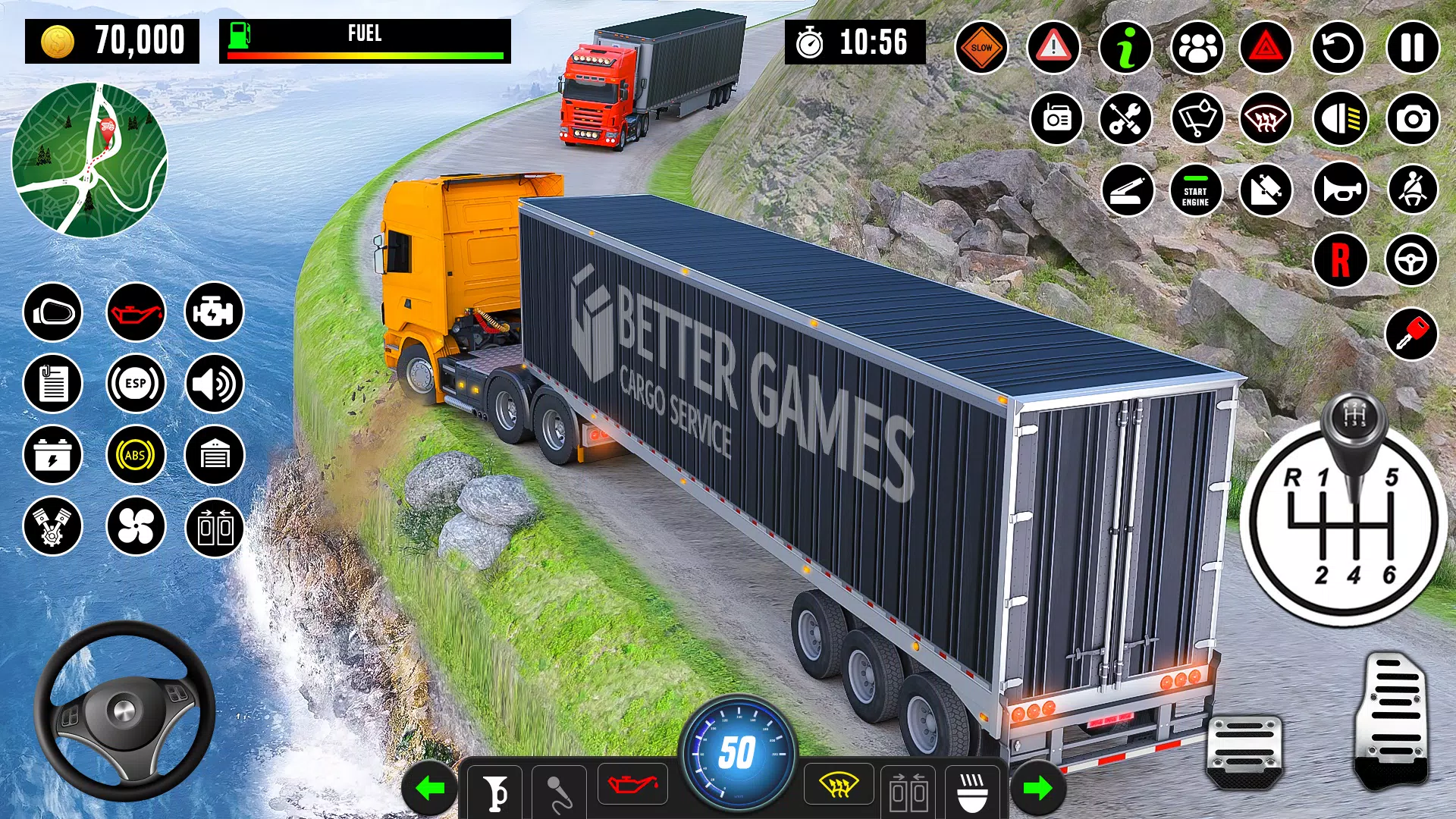Toggle the ABS brake system
This screenshot has width=1456, height=819.
pyautogui.click(x=136, y=455)
